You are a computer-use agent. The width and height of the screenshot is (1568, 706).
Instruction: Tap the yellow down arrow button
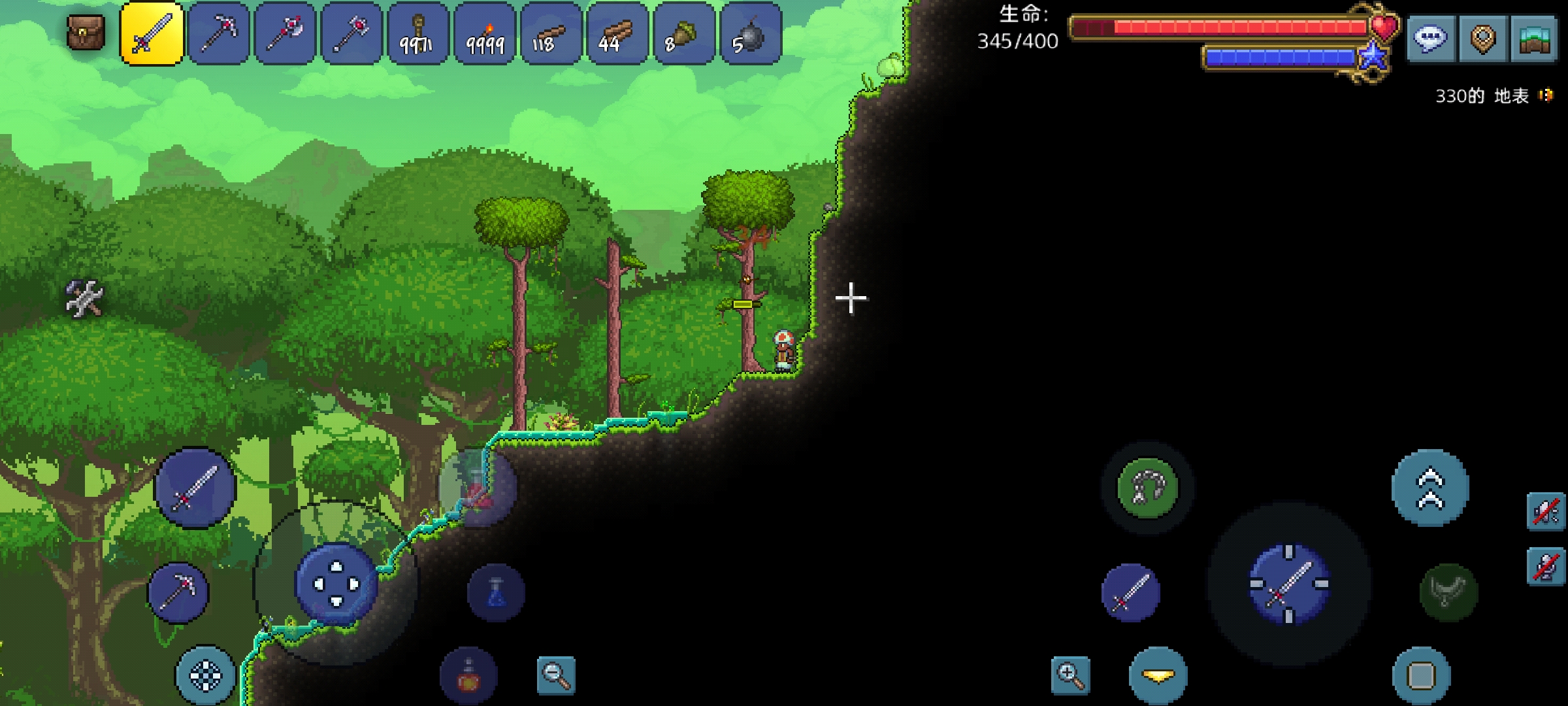1158,676
